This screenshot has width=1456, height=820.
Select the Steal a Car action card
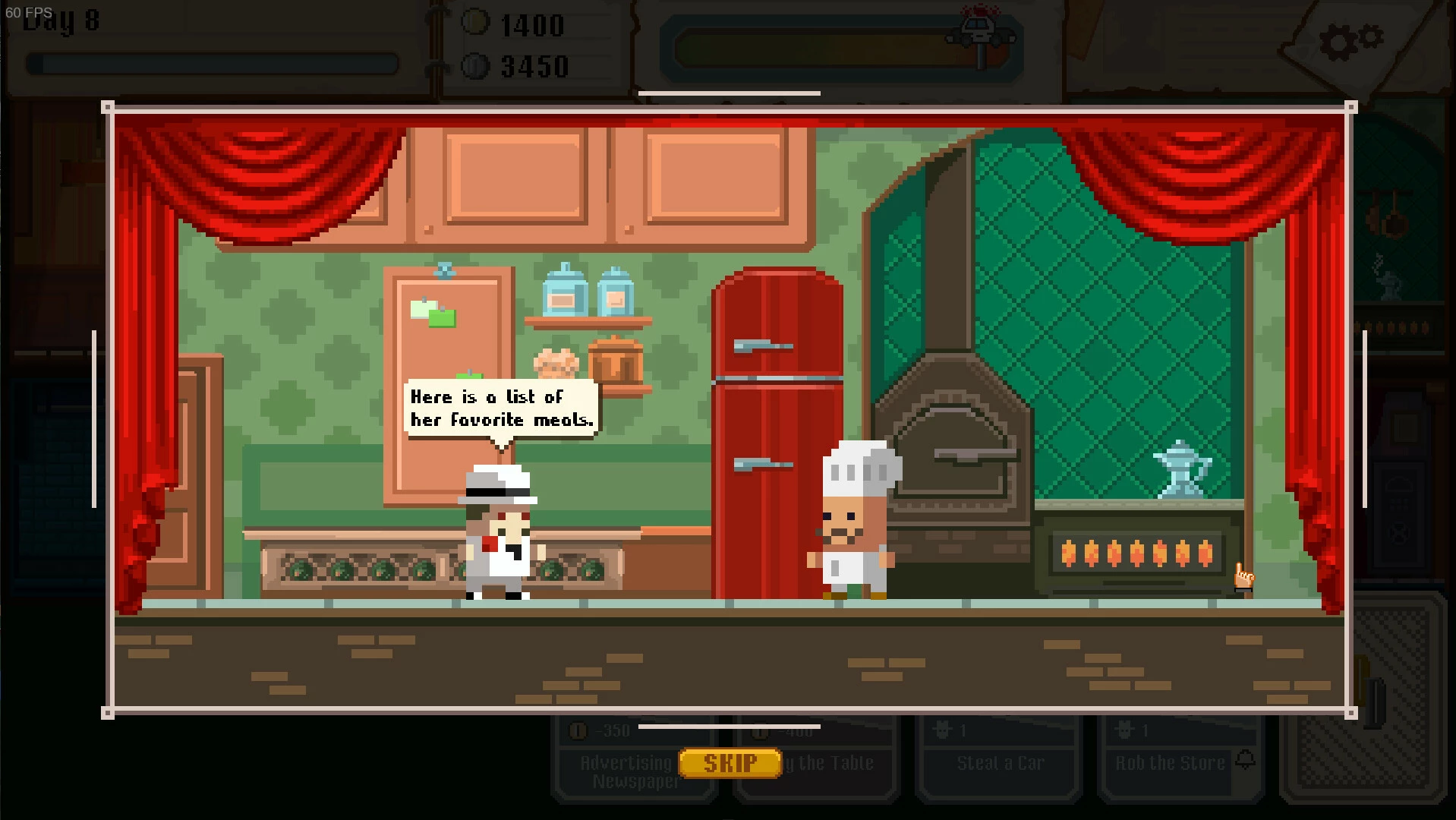999,762
